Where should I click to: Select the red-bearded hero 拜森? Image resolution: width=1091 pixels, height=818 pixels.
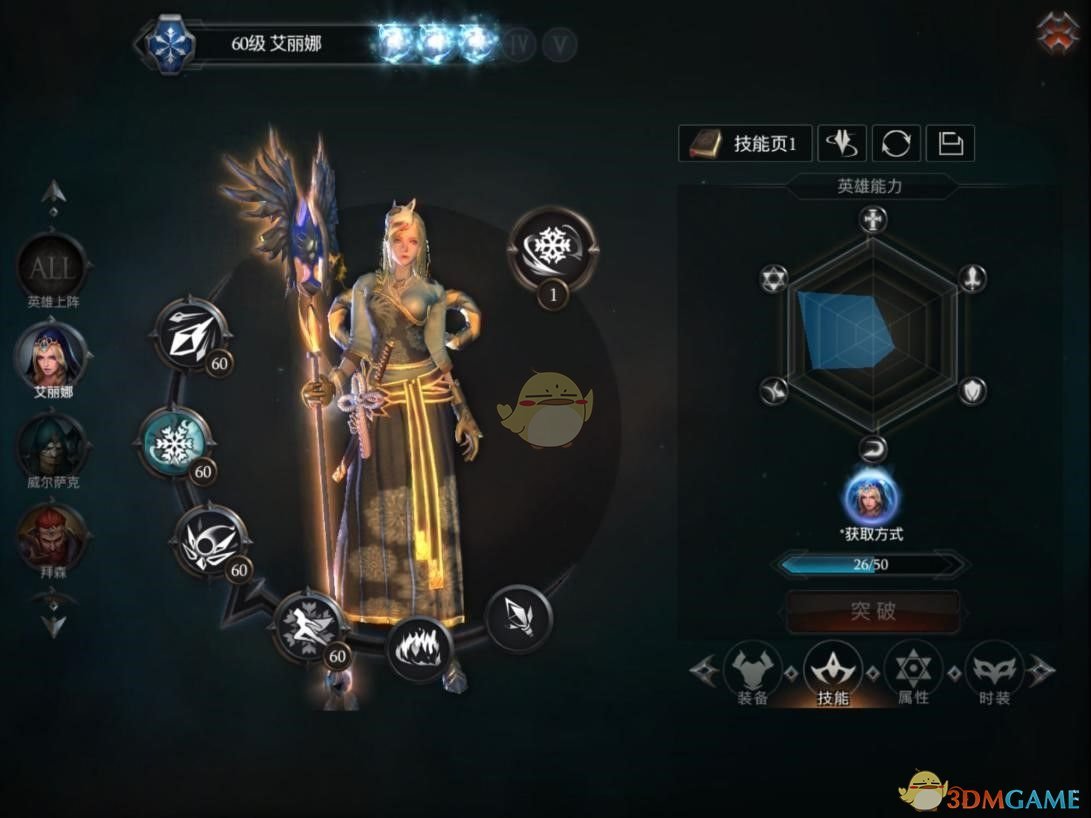click(50, 535)
